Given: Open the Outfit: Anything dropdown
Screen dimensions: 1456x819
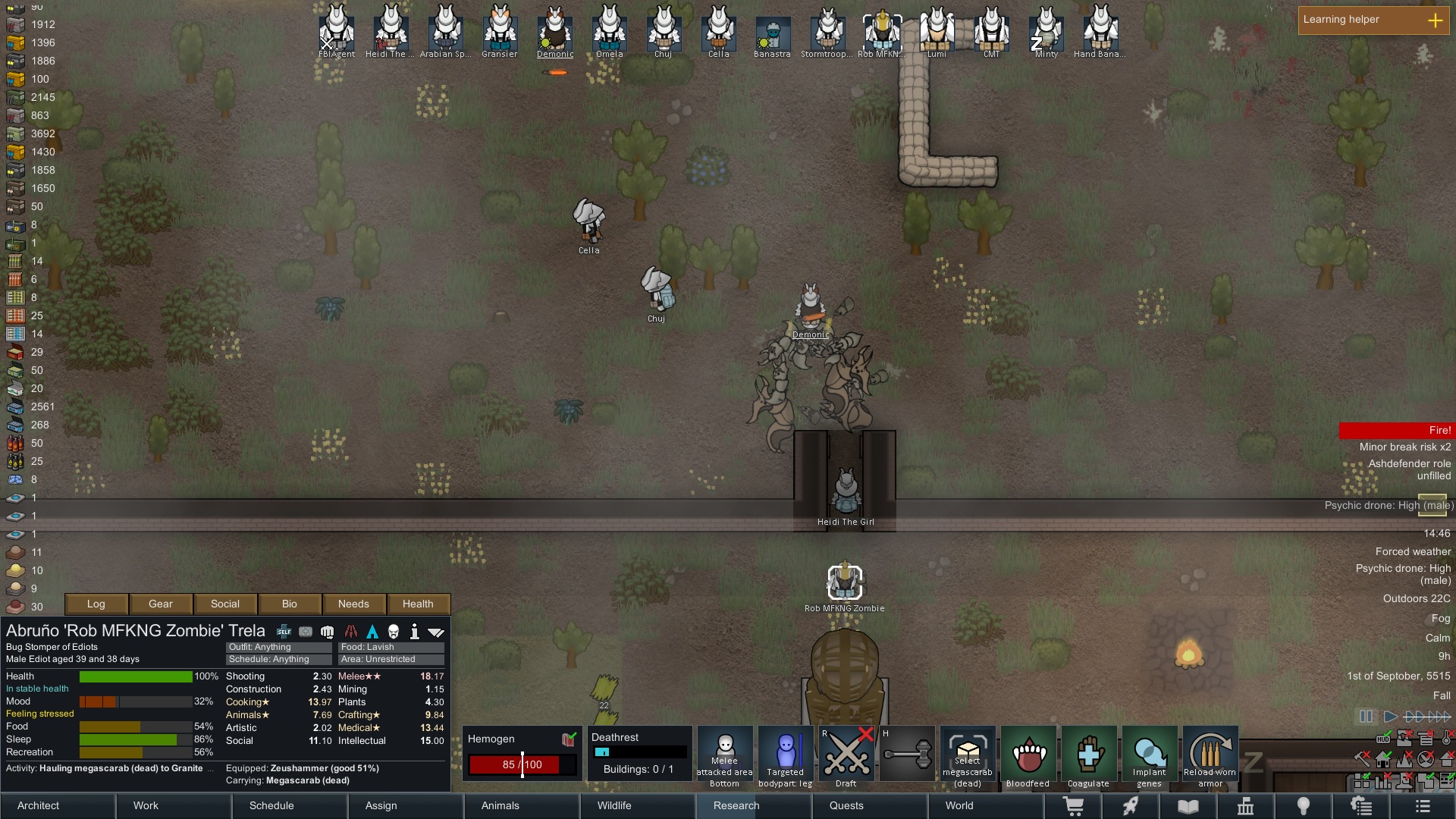Looking at the screenshot, I should point(278,647).
